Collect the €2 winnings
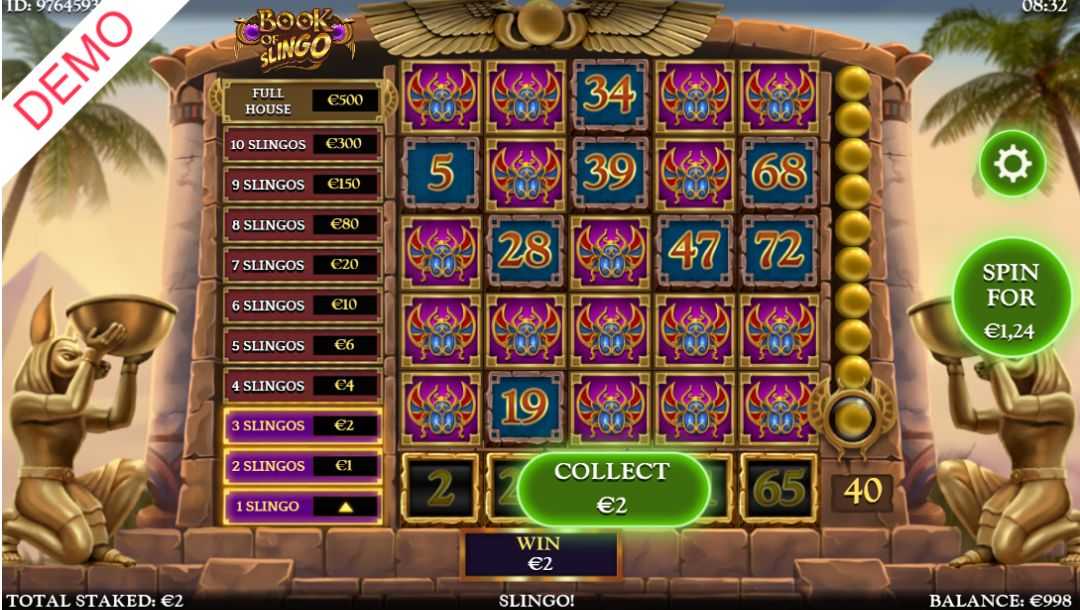 tap(612, 488)
